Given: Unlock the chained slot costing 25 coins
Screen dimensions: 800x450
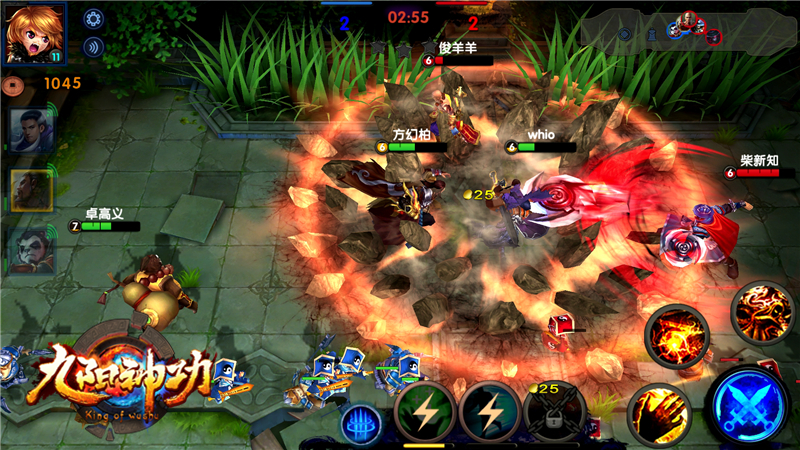Looking at the screenshot, I should click(554, 411).
